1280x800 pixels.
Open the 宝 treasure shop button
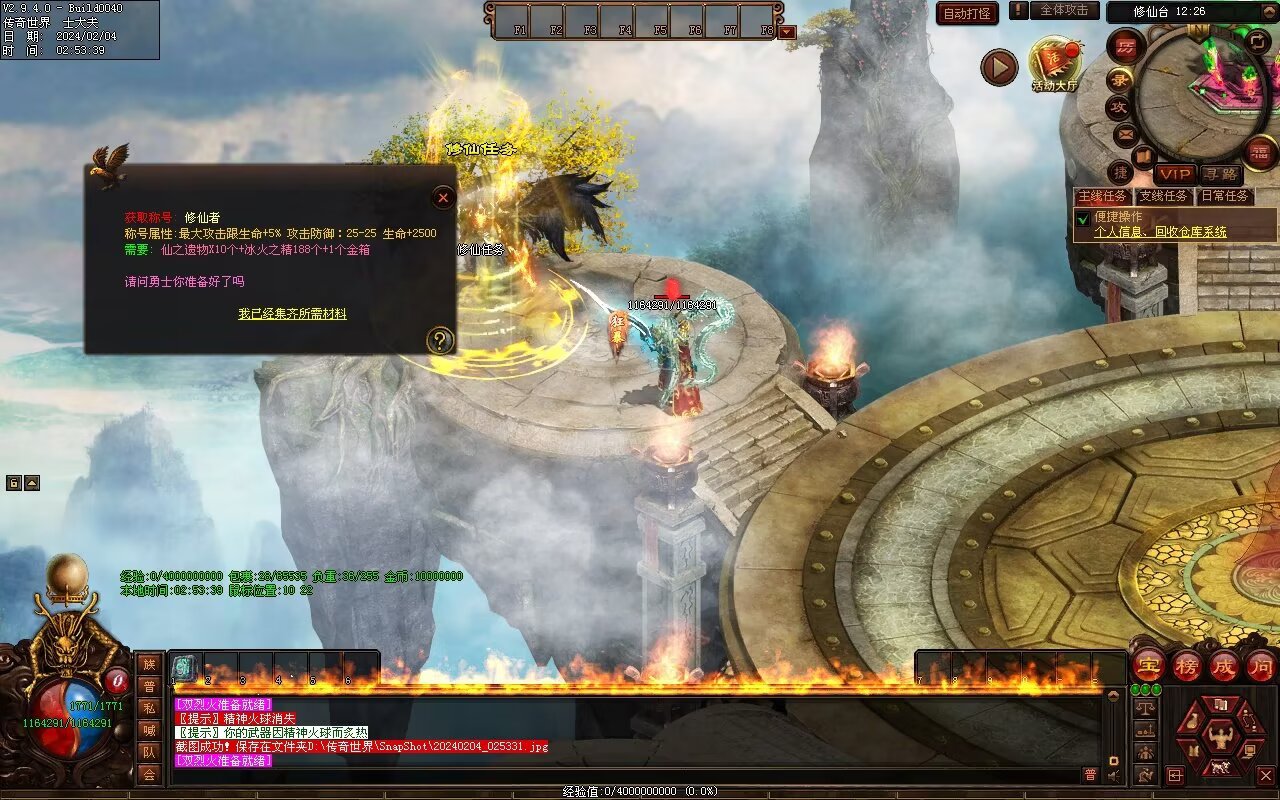pyautogui.click(x=1148, y=665)
